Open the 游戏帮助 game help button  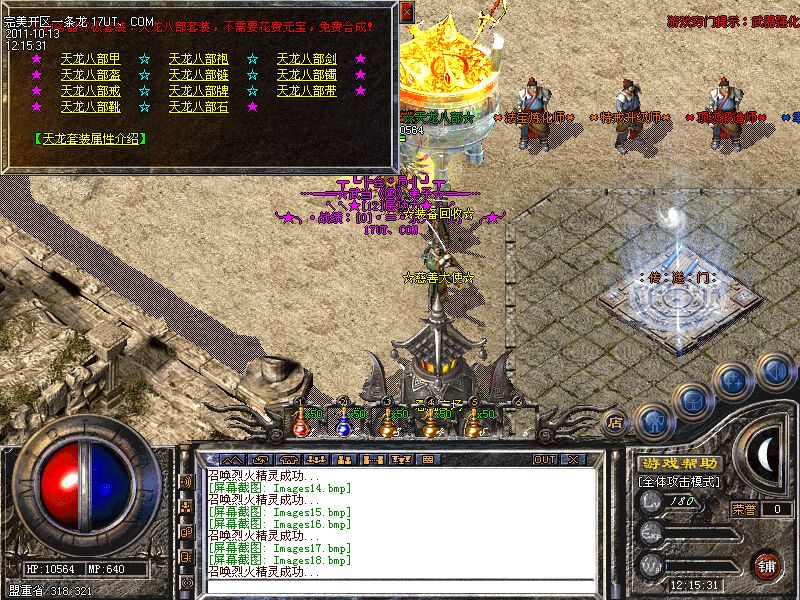(679, 464)
